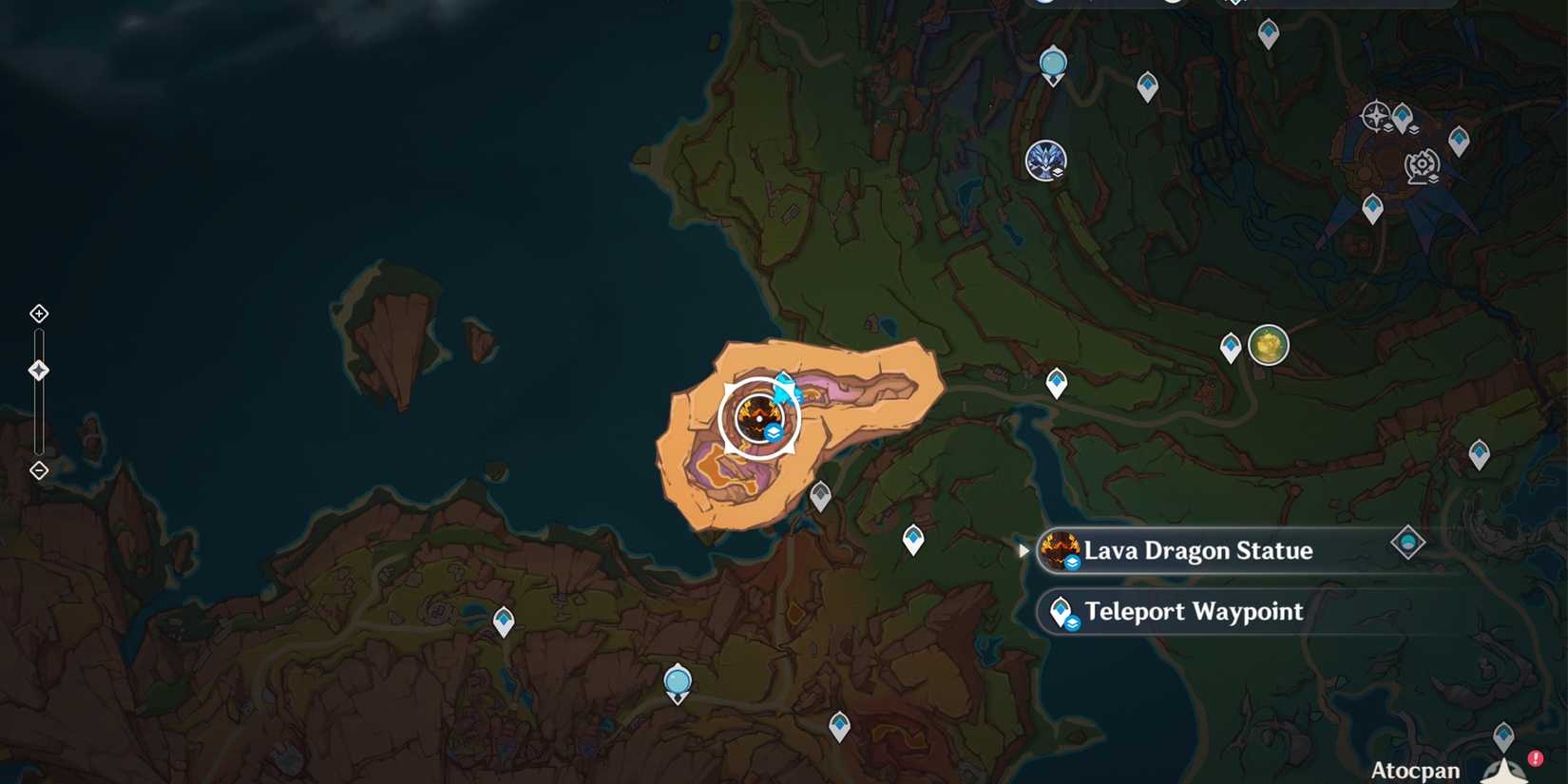This screenshot has height=784, width=1568.
Task: Expand the marker list with the left-pointing arrow
Action: click(1023, 549)
